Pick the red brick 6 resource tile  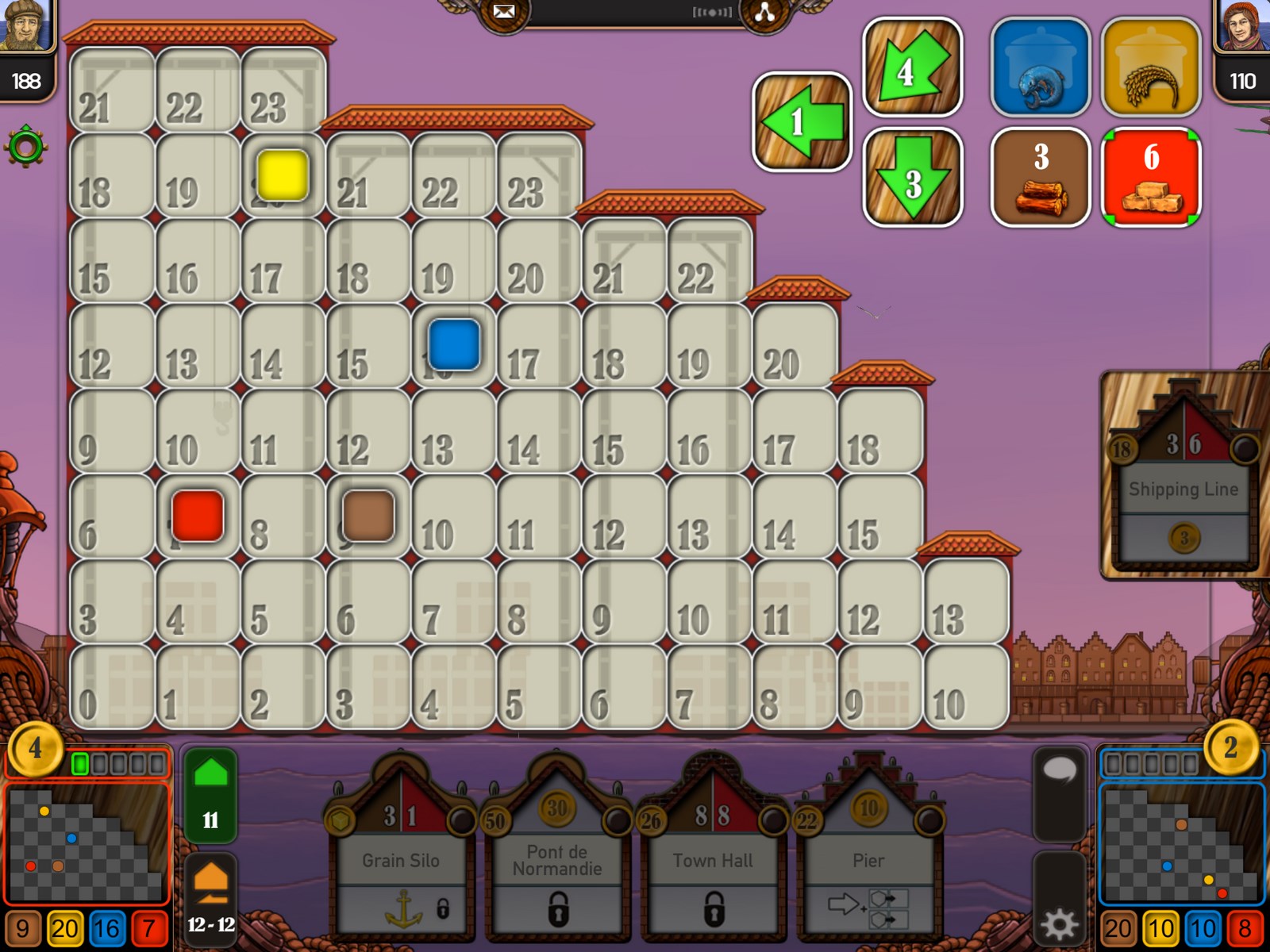(1150, 178)
